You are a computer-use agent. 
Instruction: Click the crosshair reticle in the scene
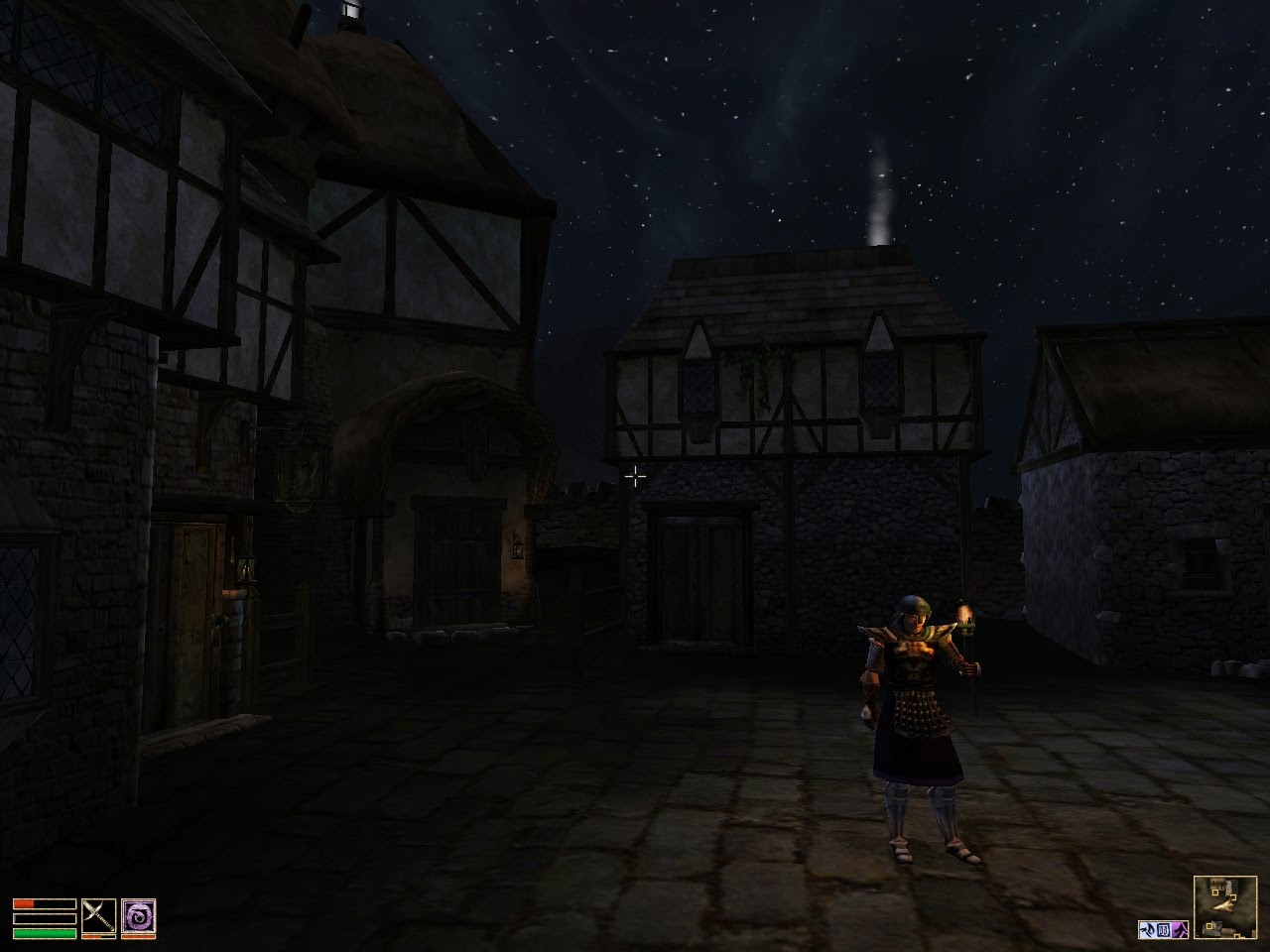(634, 477)
